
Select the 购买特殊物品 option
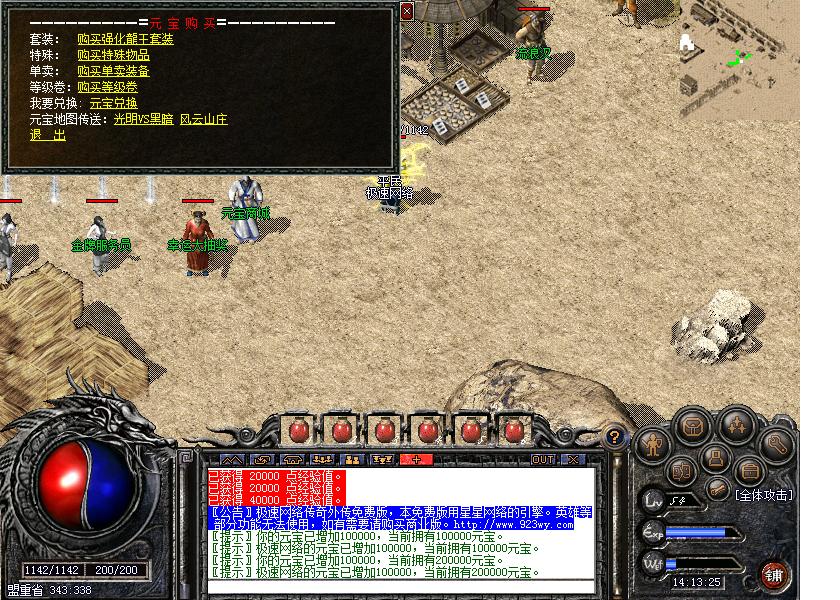click(x=113, y=55)
